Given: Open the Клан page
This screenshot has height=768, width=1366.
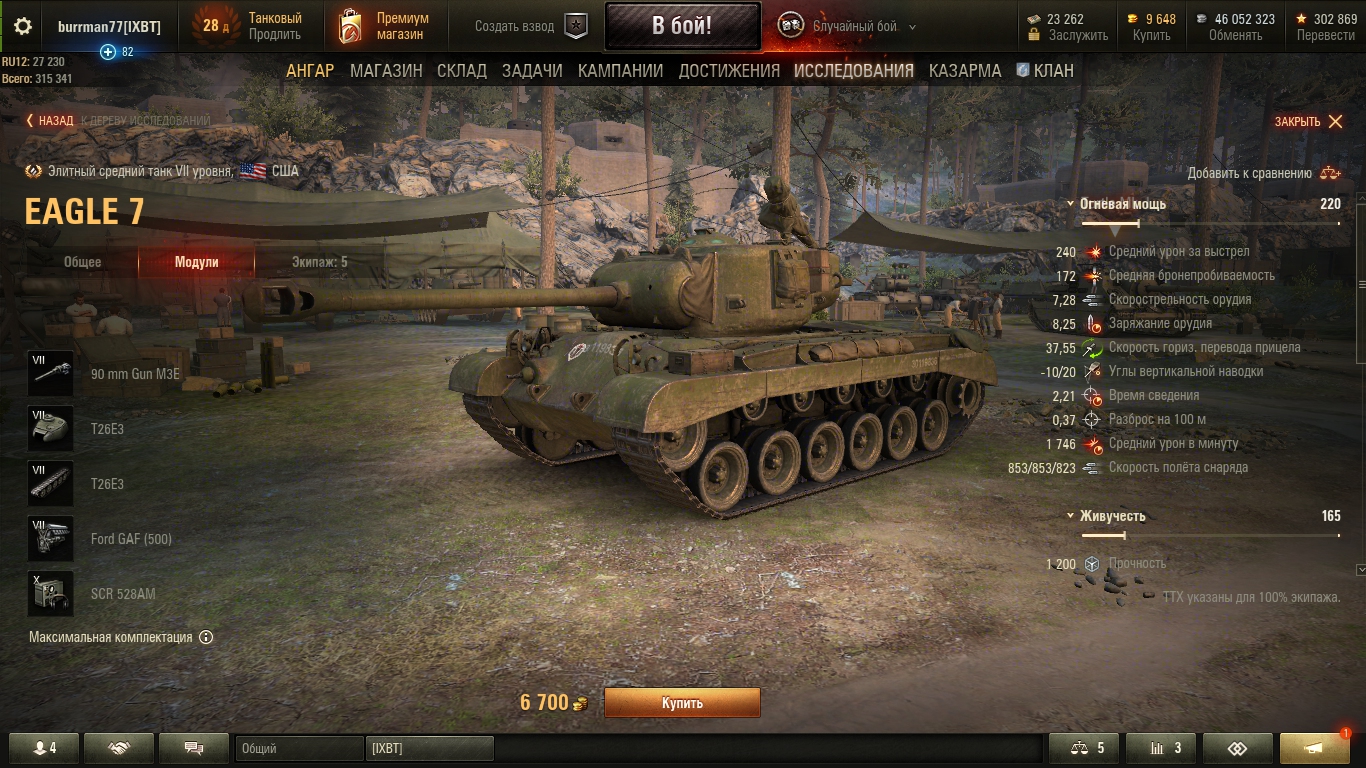Looking at the screenshot, I should click(x=1045, y=71).
